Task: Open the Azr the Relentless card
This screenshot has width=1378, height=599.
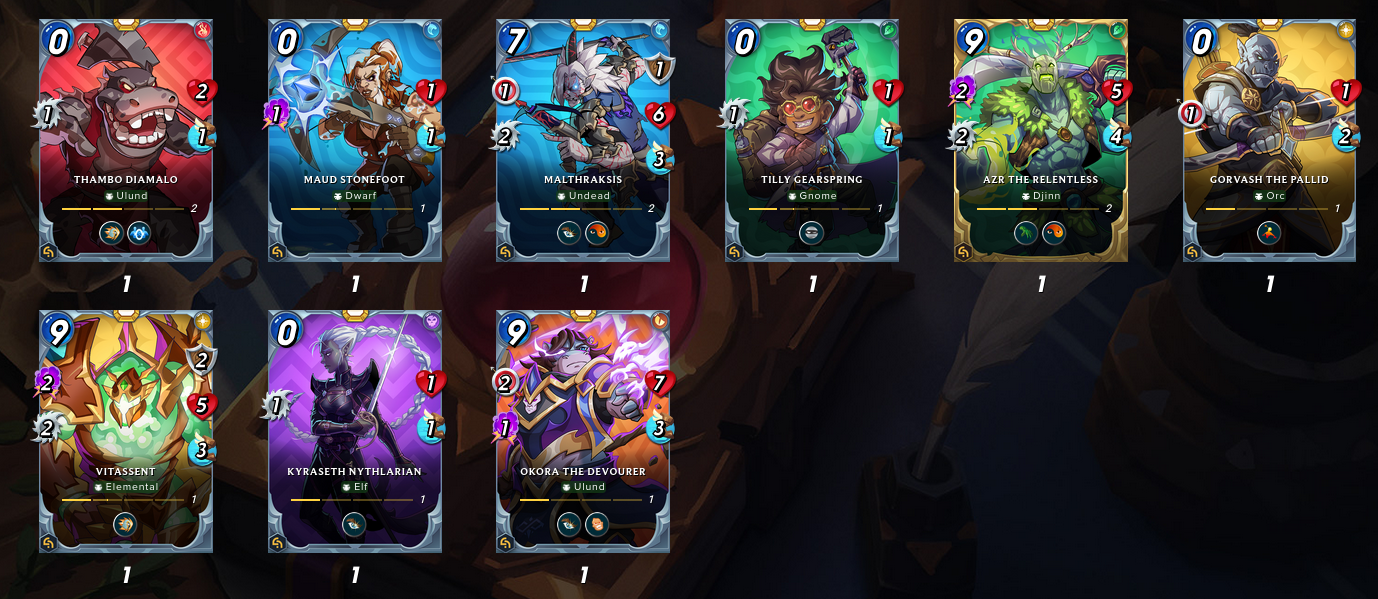Action: (x=1041, y=140)
